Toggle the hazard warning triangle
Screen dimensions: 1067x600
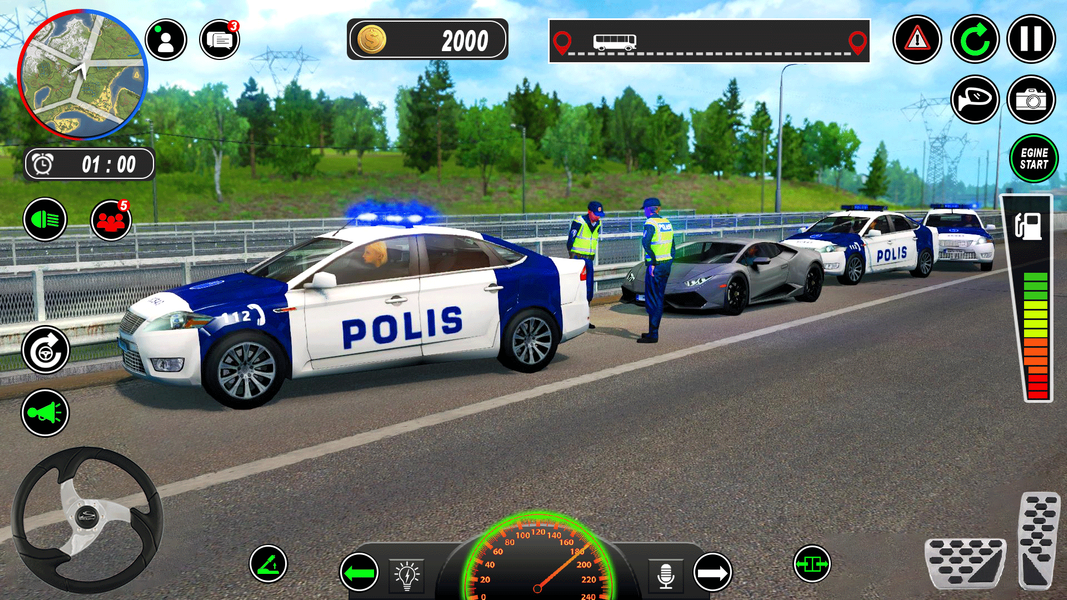(917, 40)
